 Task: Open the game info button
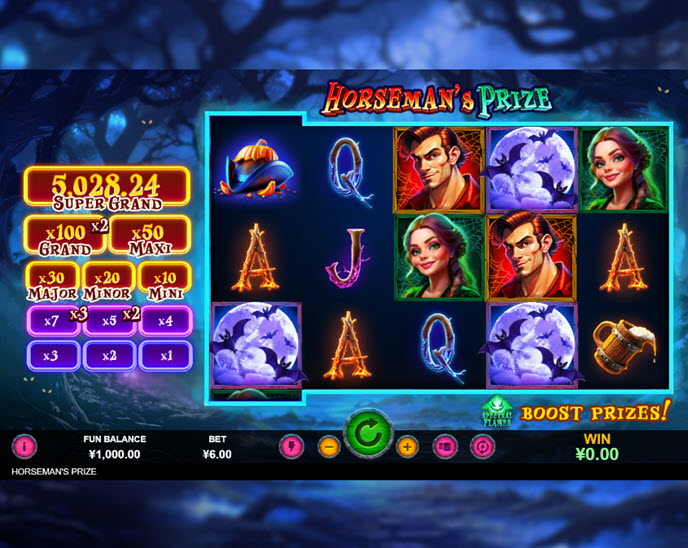point(24,447)
